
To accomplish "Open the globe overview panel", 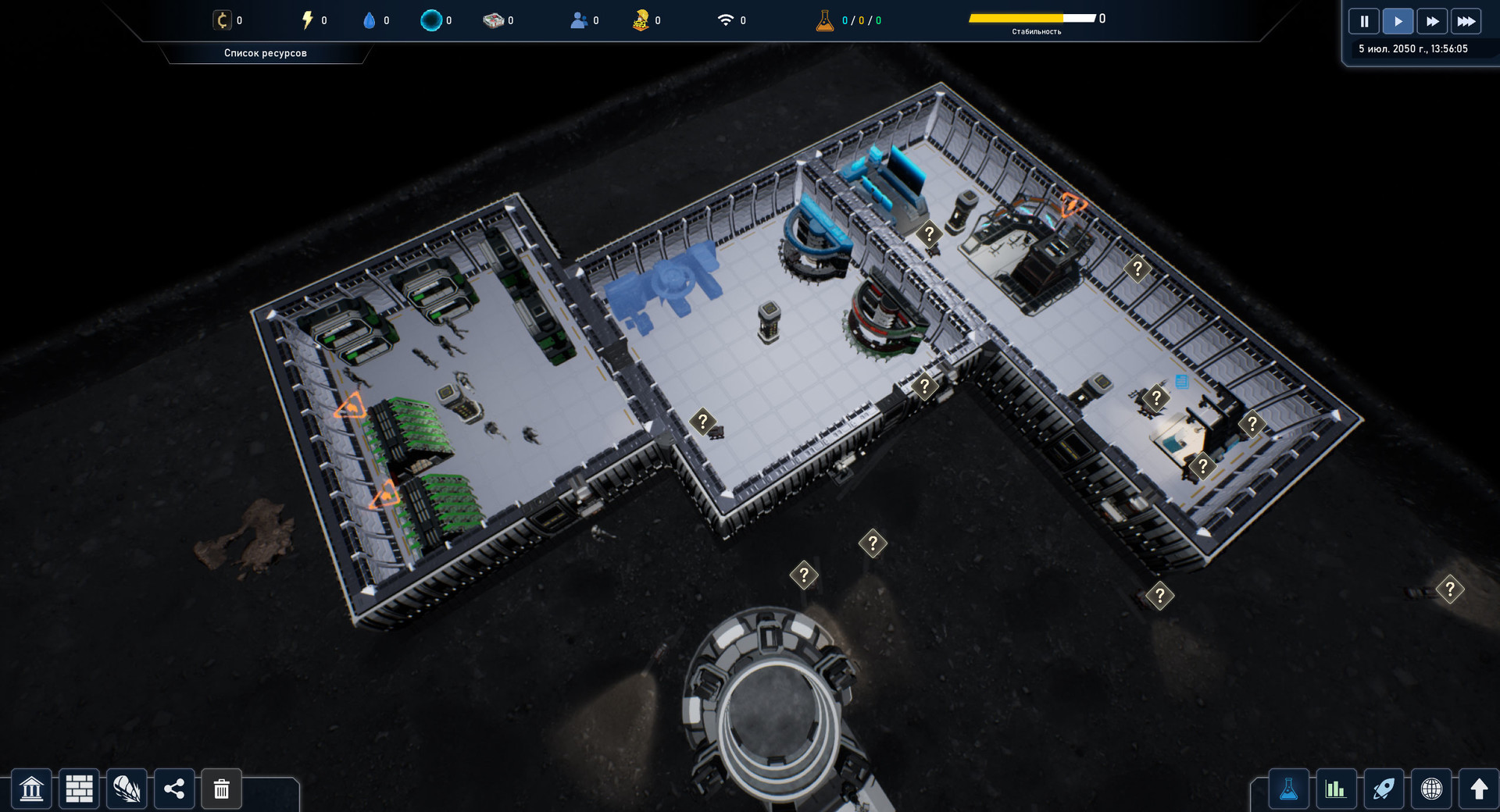I will (x=1432, y=789).
